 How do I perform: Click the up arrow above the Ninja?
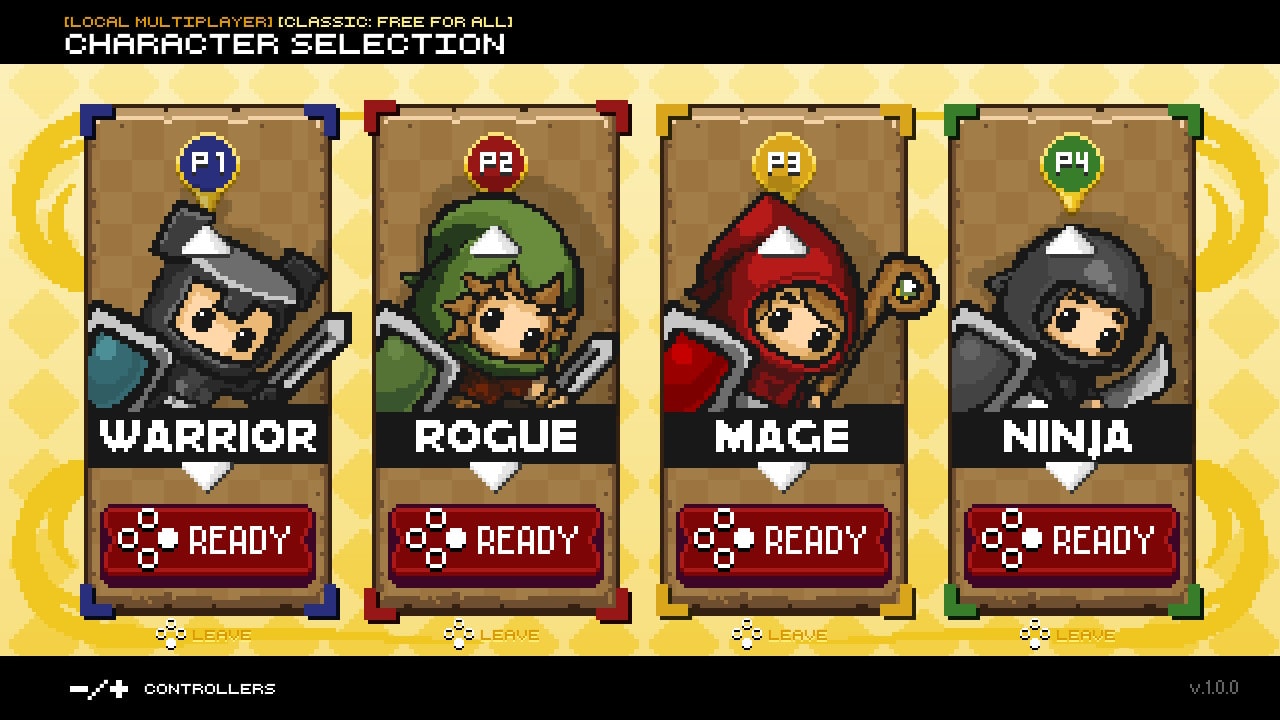(1068, 240)
